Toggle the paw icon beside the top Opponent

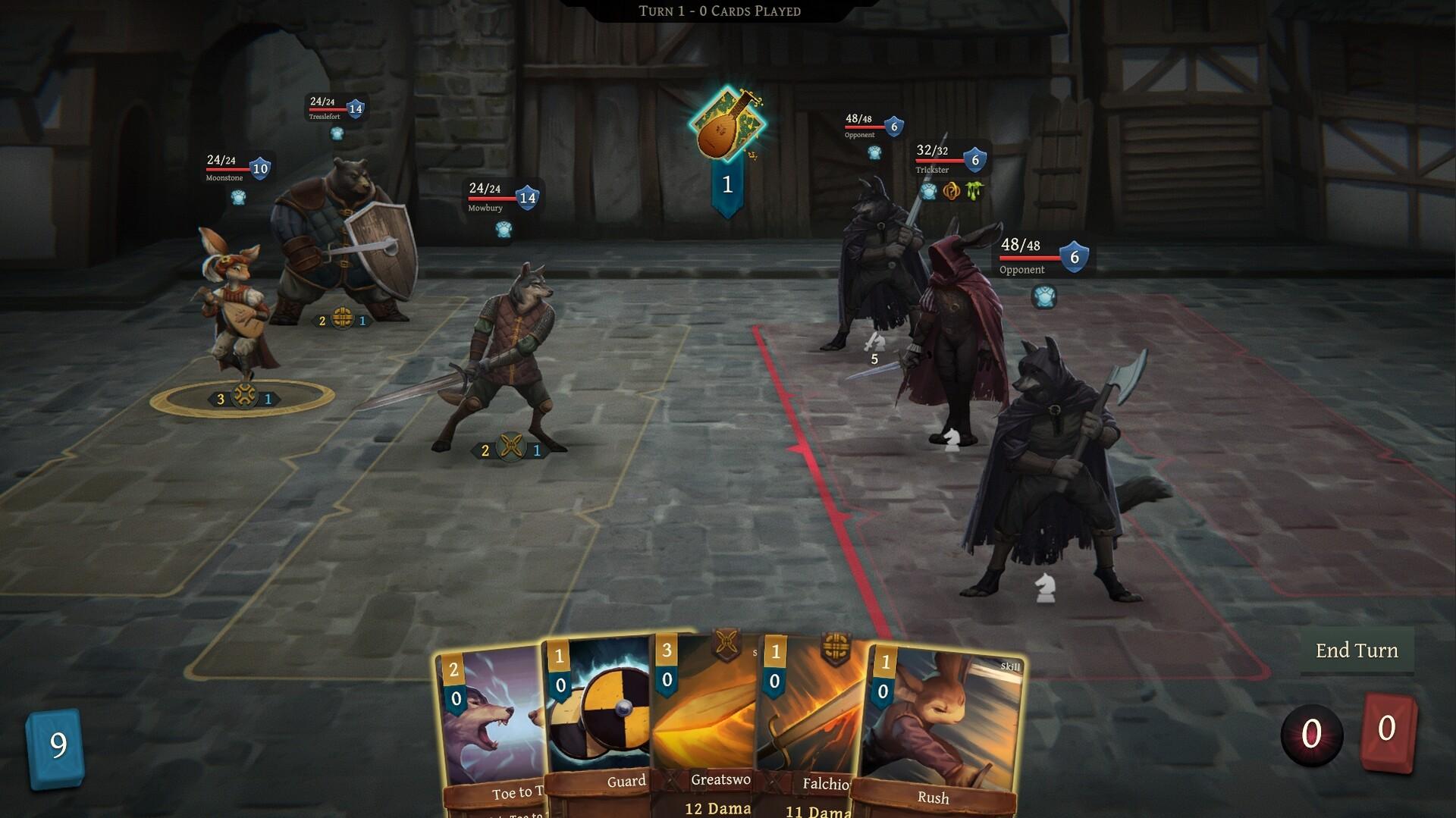pos(874,152)
